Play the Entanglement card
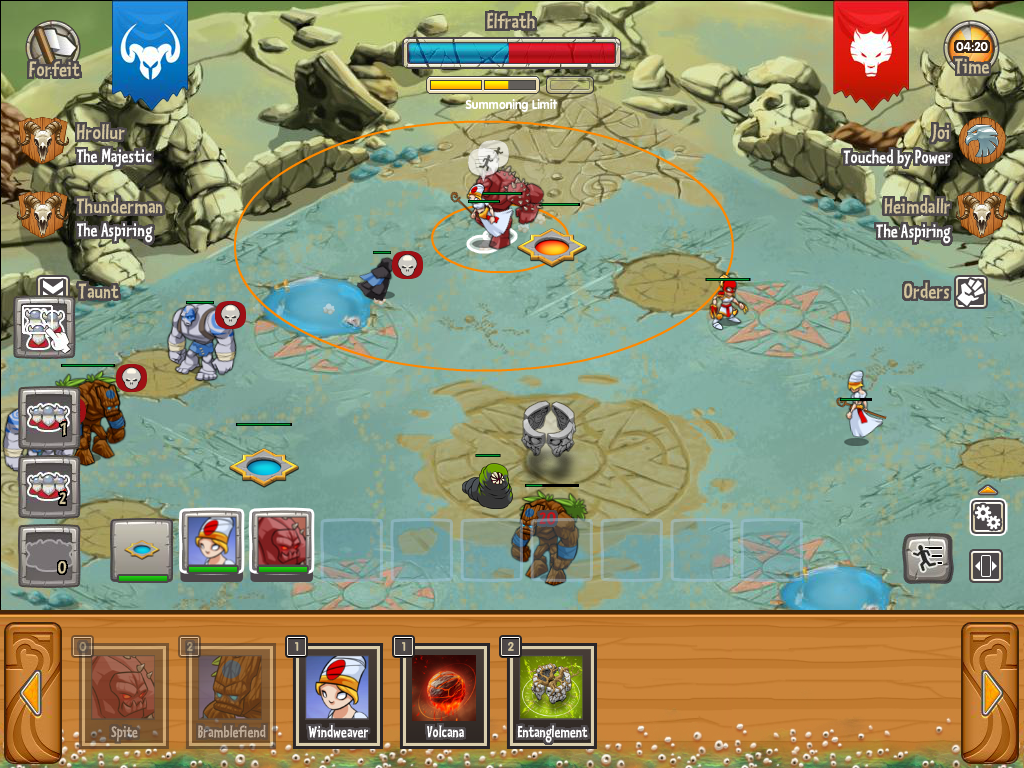 pos(552,695)
